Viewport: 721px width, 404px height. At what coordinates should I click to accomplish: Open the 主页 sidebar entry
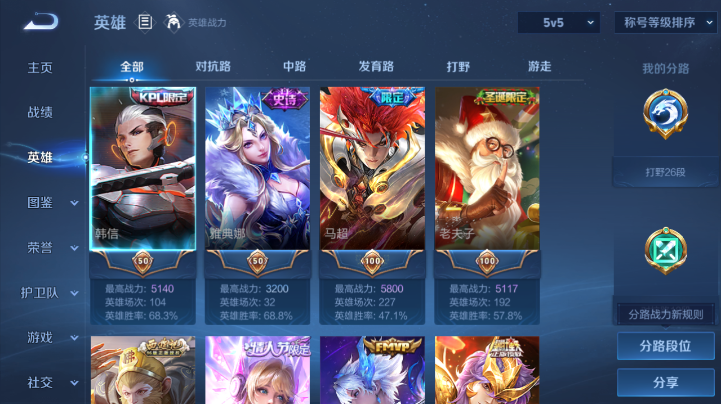click(x=40, y=68)
